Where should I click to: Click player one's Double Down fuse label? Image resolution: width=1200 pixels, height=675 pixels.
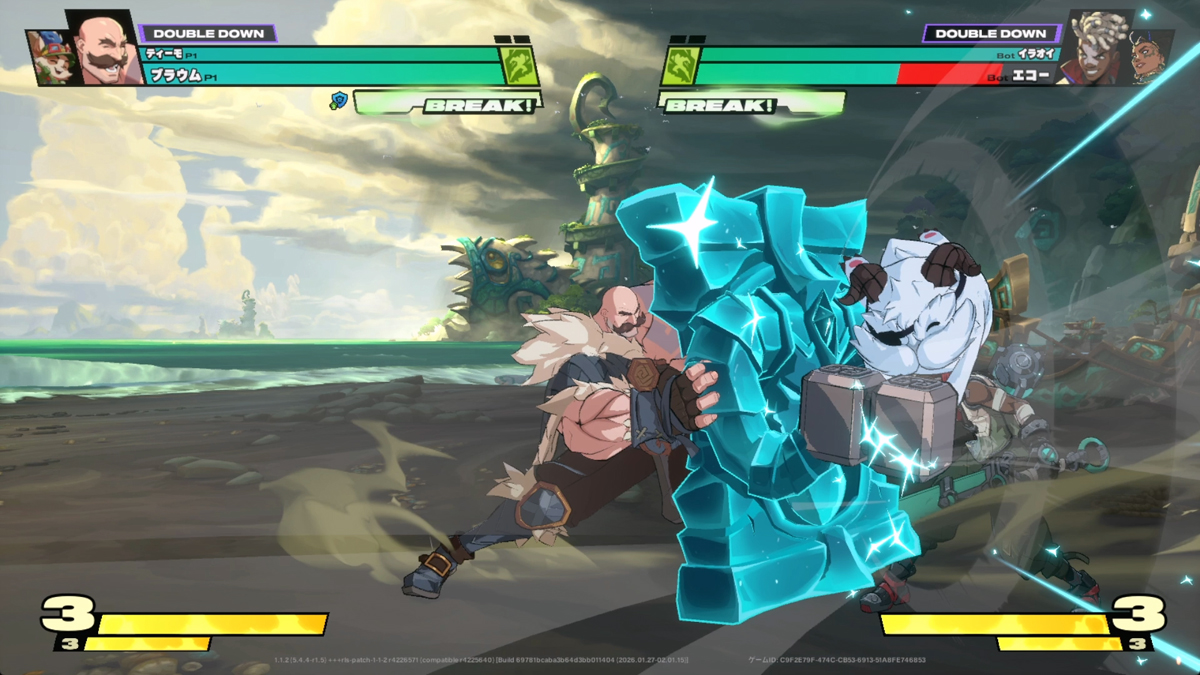tap(208, 34)
